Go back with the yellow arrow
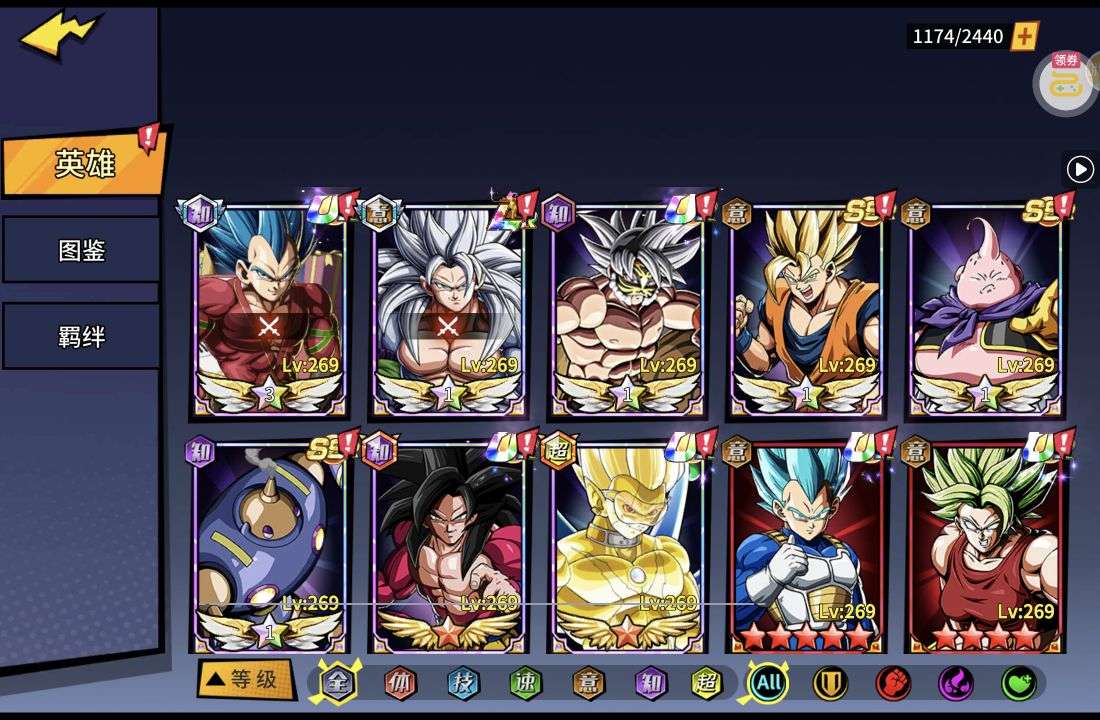This screenshot has width=1100, height=720. [x=60, y=35]
